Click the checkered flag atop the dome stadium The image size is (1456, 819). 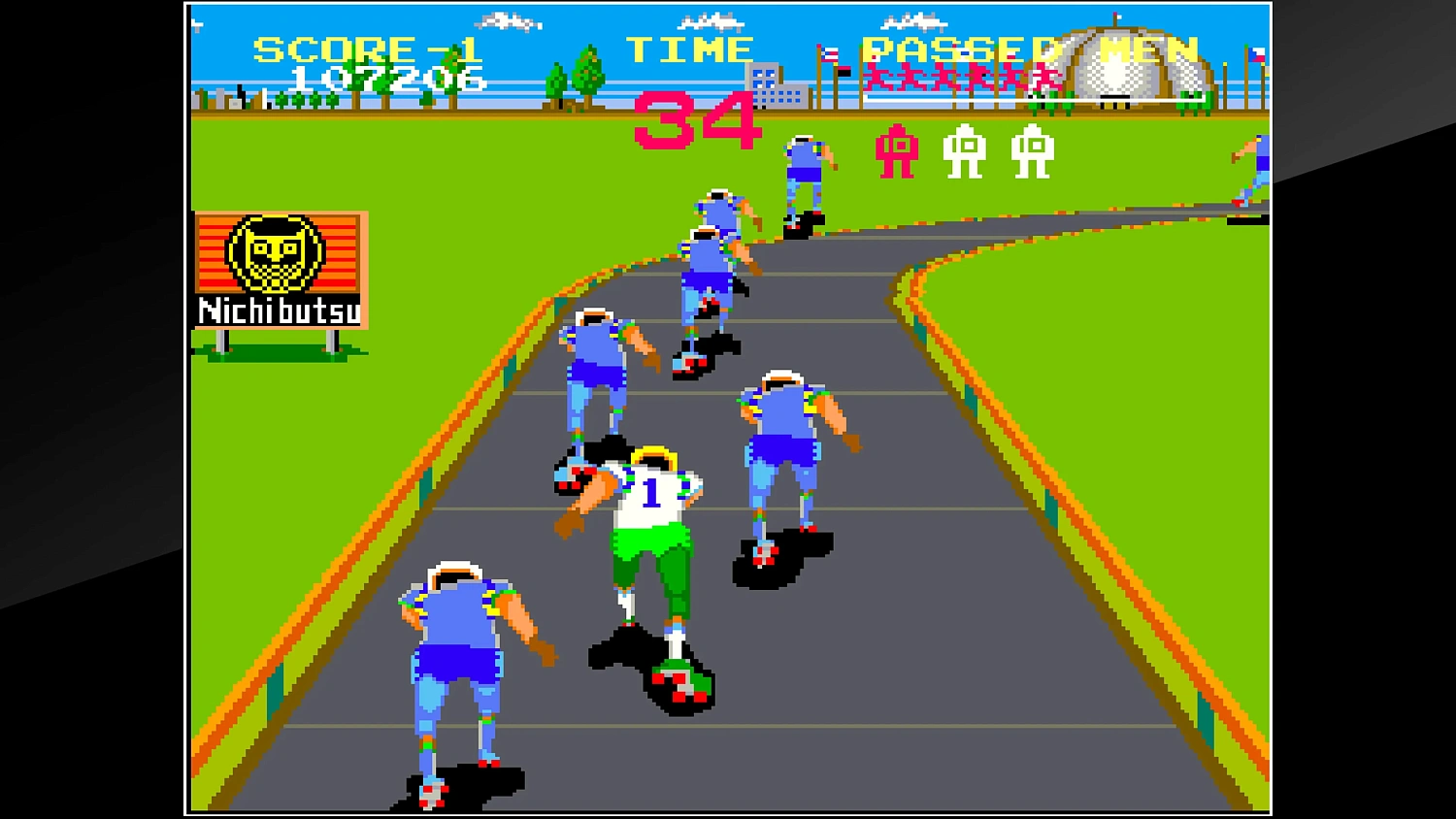pos(1118,17)
